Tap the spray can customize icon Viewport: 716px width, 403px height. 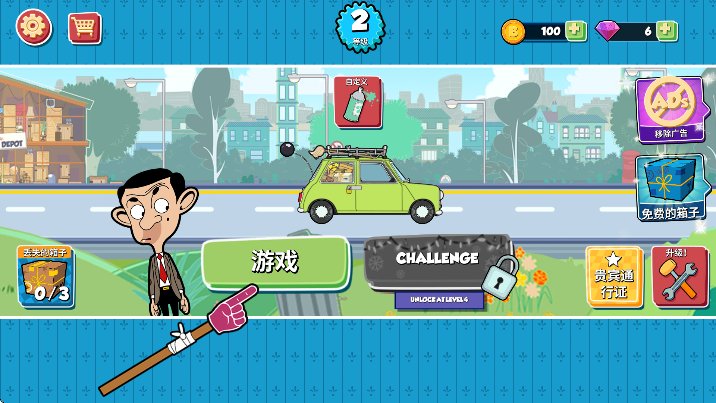(358, 102)
